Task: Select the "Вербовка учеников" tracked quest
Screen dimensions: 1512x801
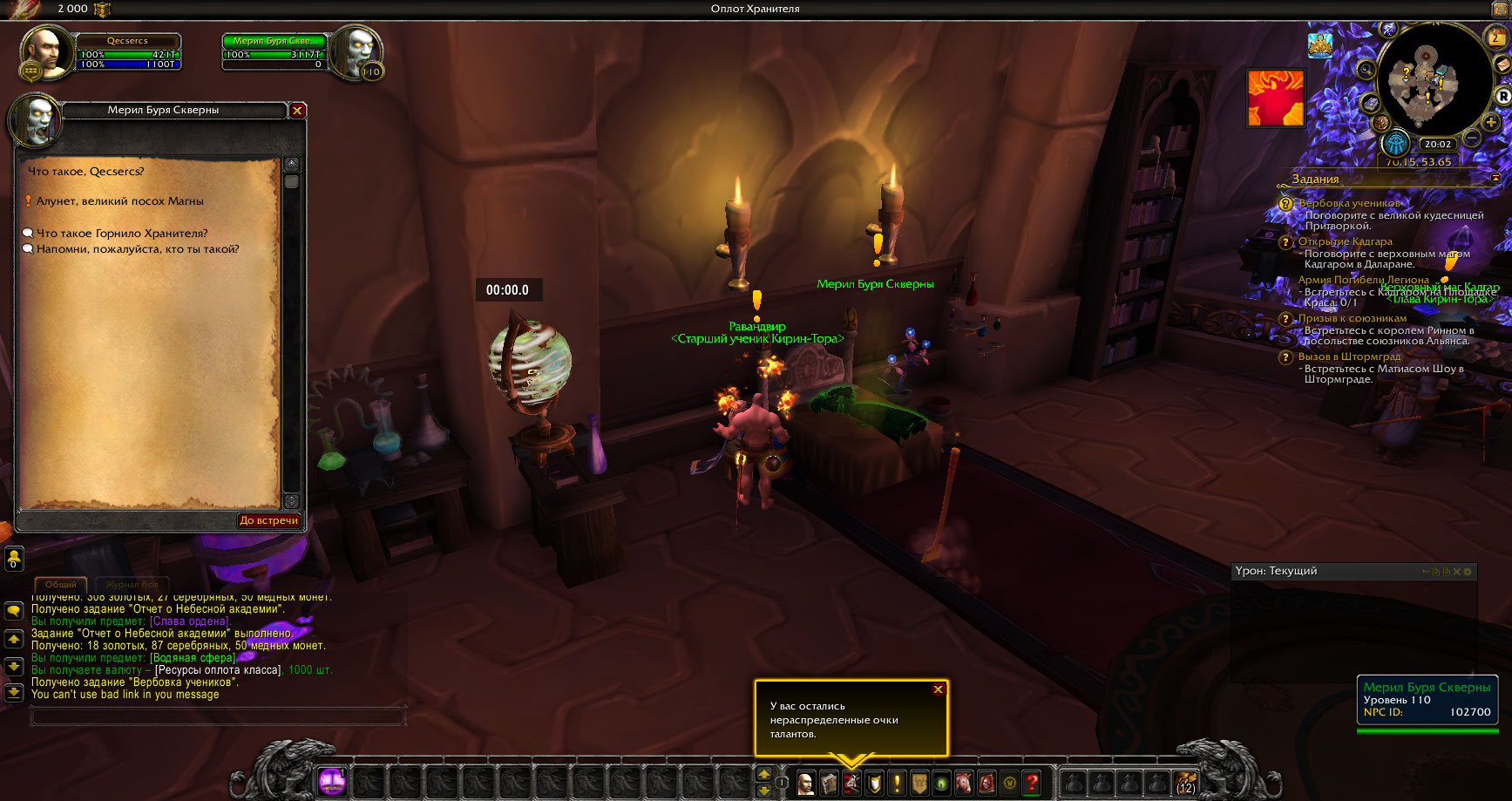Action: pos(1349,203)
